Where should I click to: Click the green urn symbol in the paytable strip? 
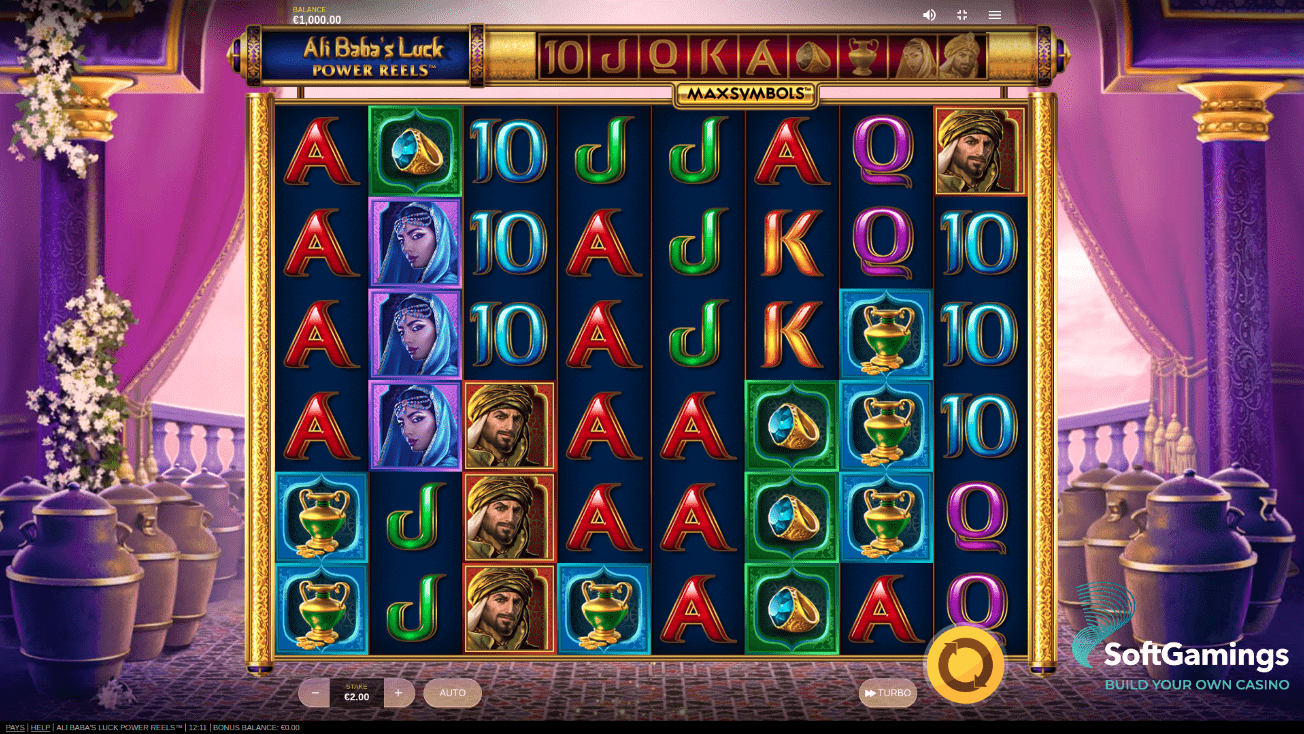pyautogui.click(x=861, y=57)
